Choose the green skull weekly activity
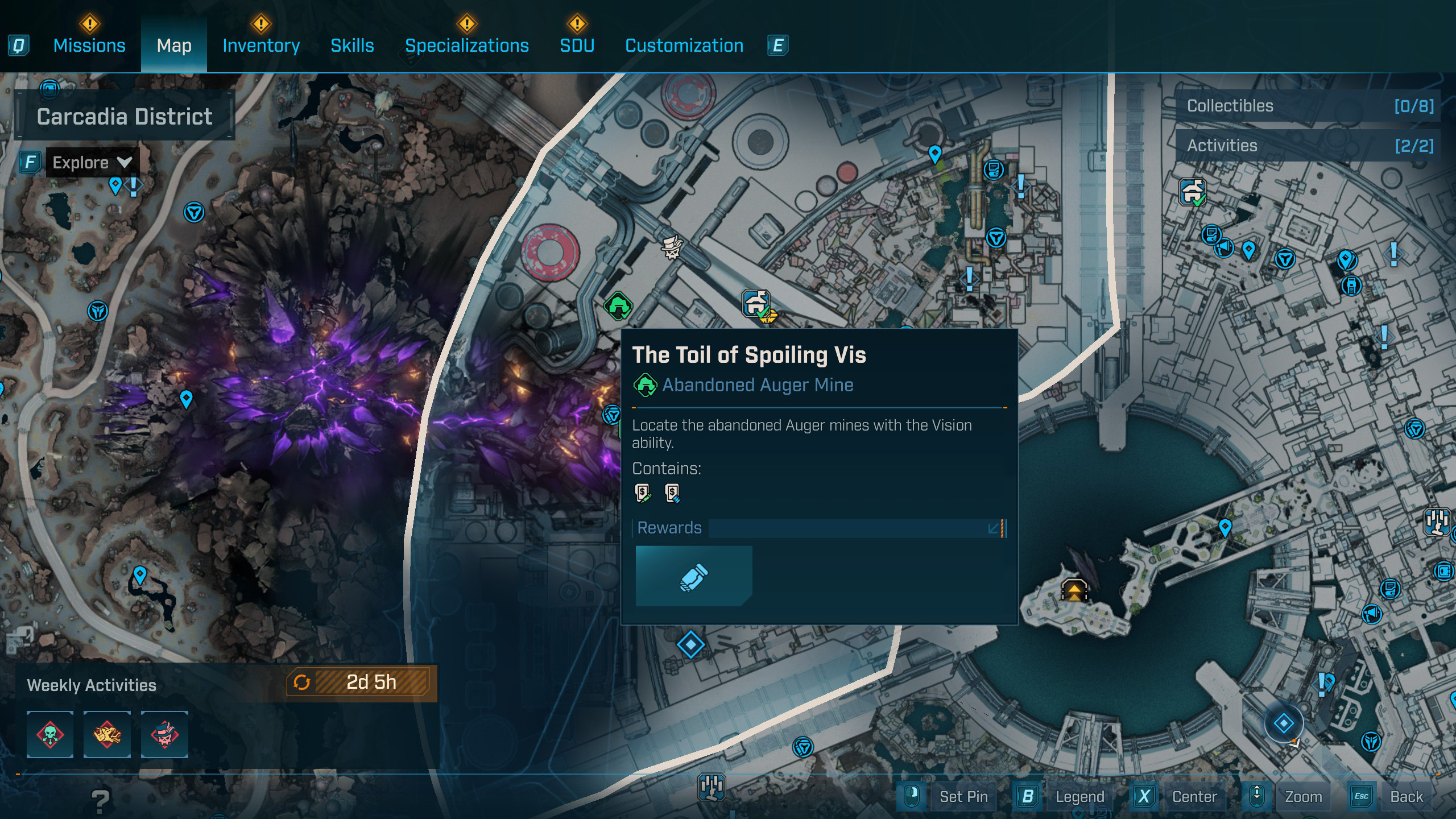This screenshot has height=819, width=1456. [50, 734]
